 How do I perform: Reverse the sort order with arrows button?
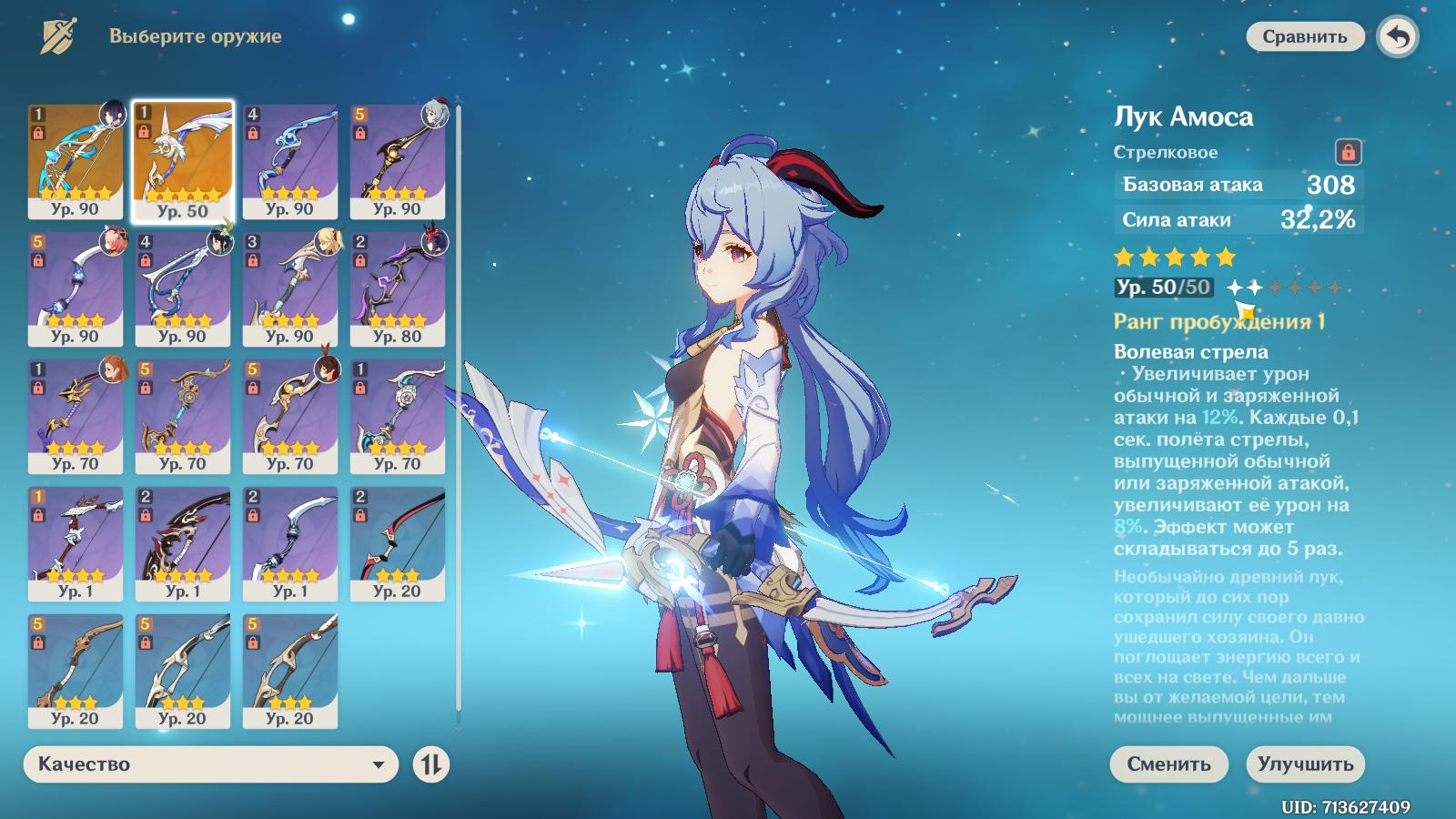pos(431,764)
